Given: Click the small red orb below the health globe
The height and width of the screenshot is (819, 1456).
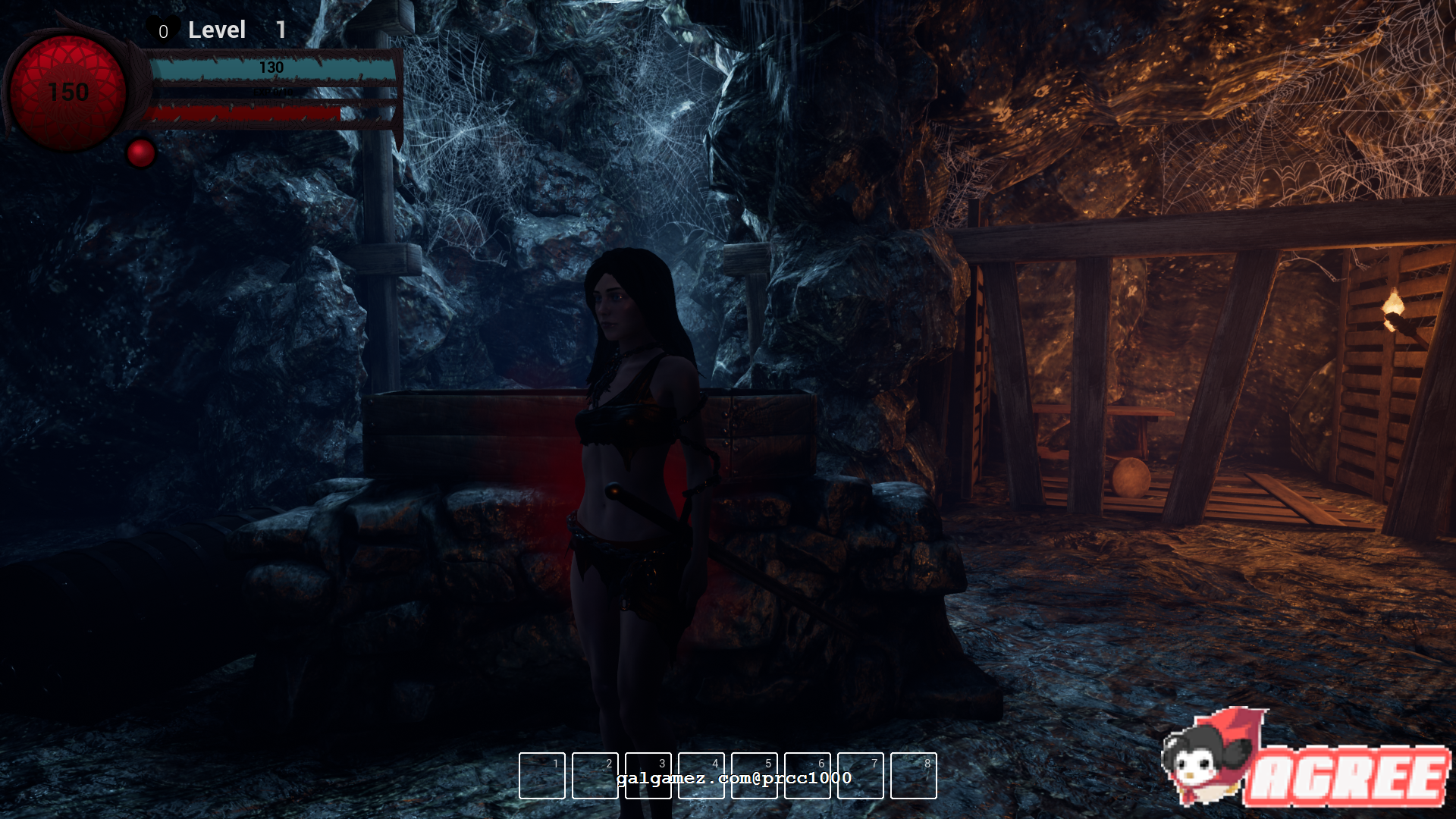Looking at the screenshot, I should [x=141, y=153].
